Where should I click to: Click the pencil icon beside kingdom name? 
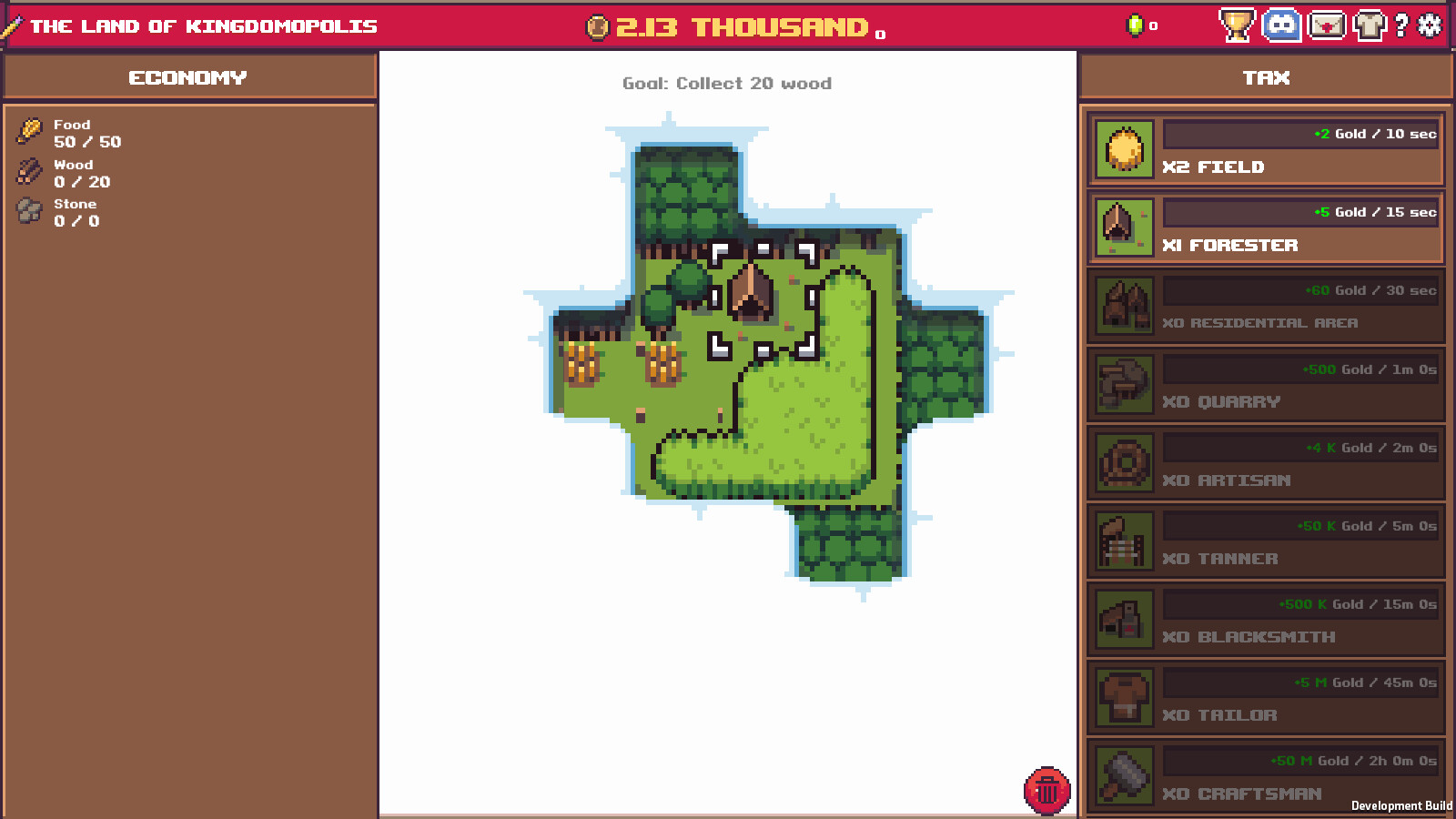[12, 26]
